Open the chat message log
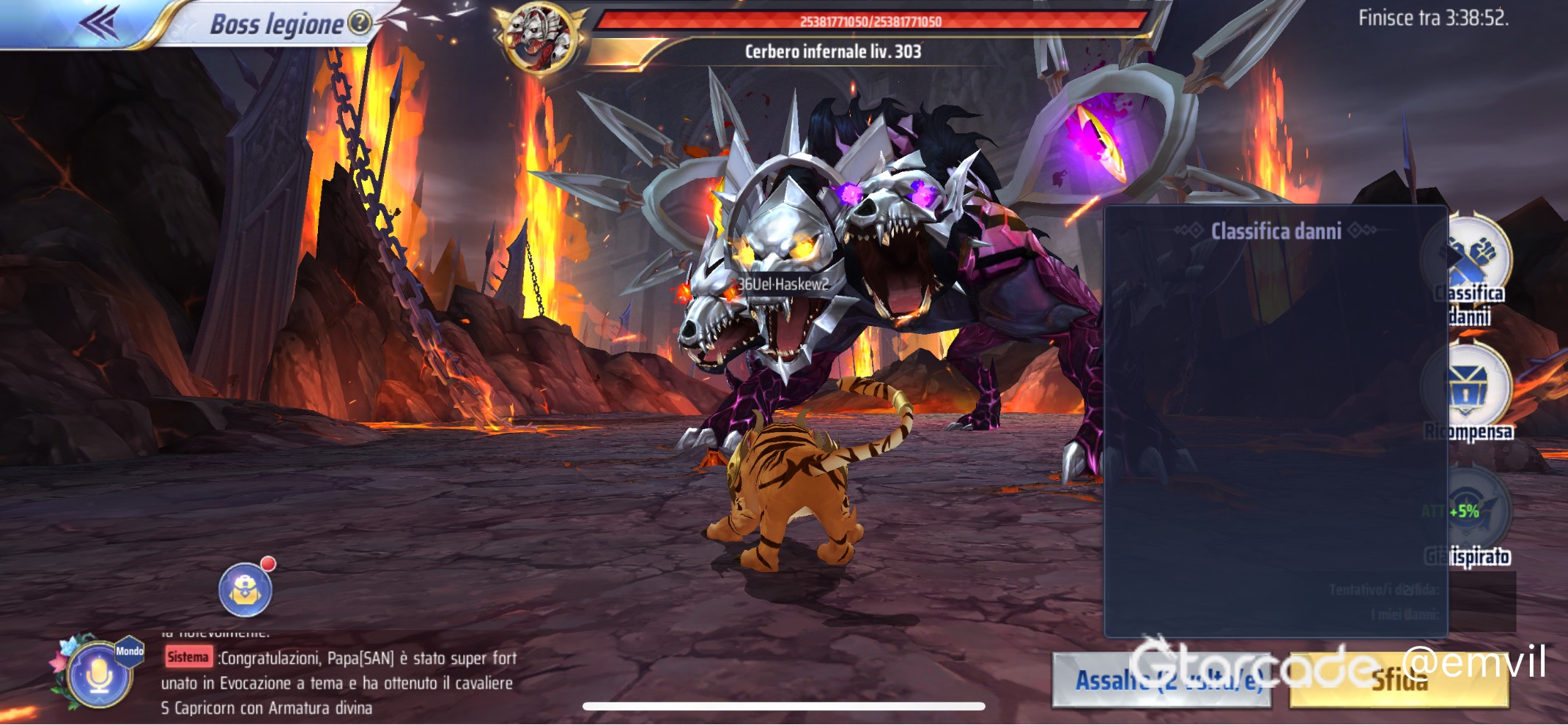Image resolution: width=1568 pixels, height=725 pixels. click(x=339, y=683)
